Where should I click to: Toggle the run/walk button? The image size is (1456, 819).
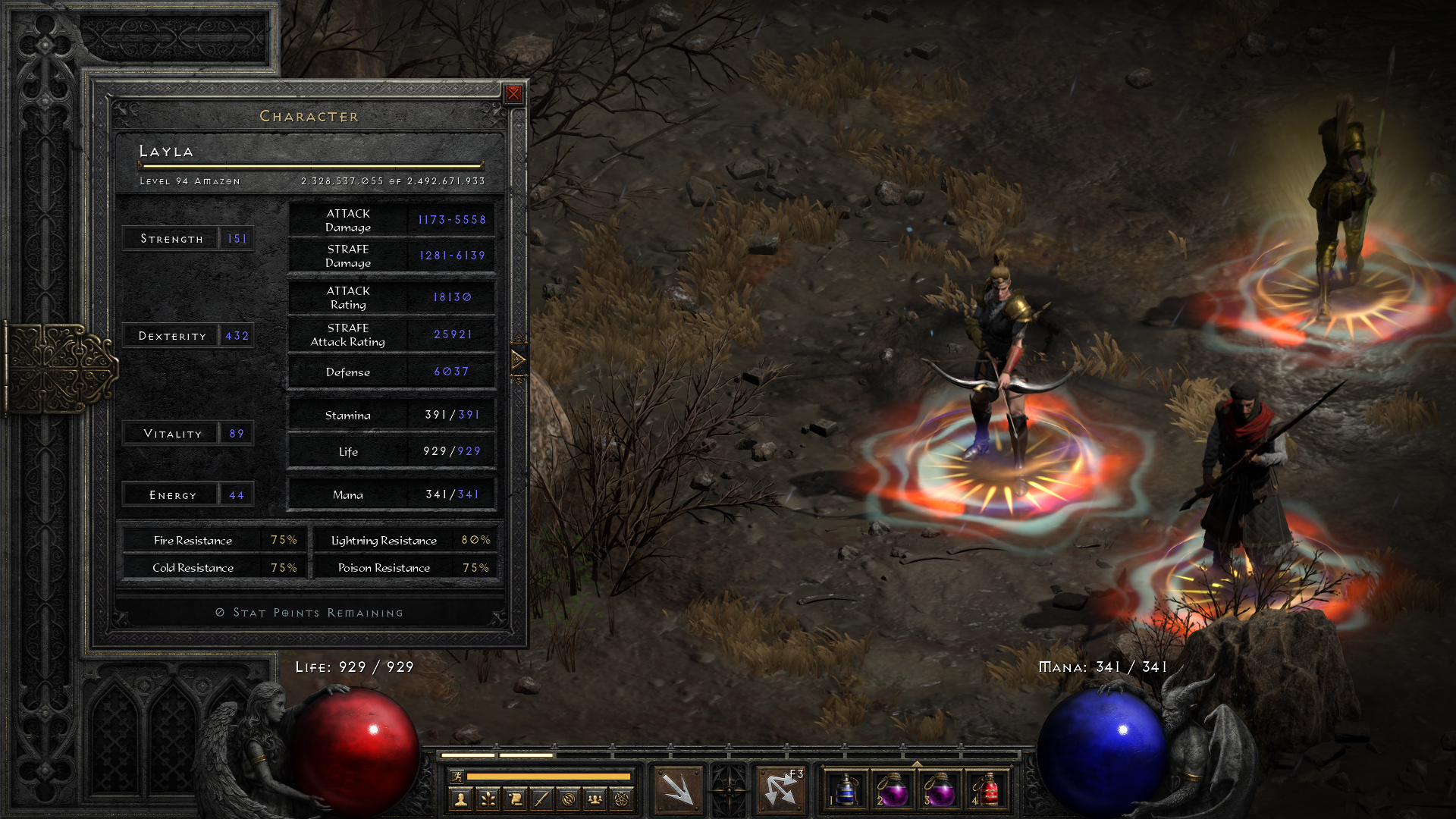(457, 776)
